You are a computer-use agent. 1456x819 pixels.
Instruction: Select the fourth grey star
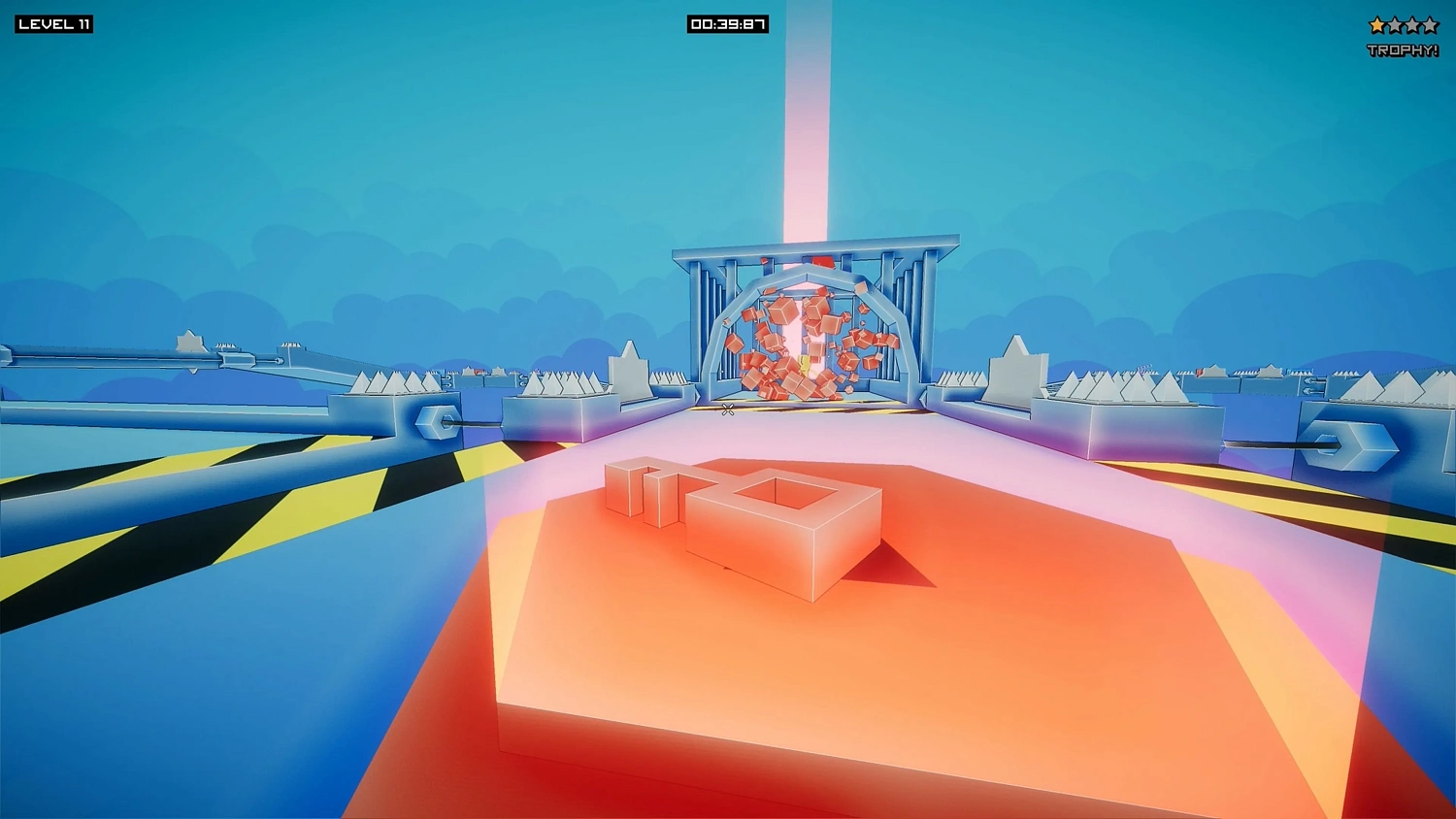(1430, 23)
